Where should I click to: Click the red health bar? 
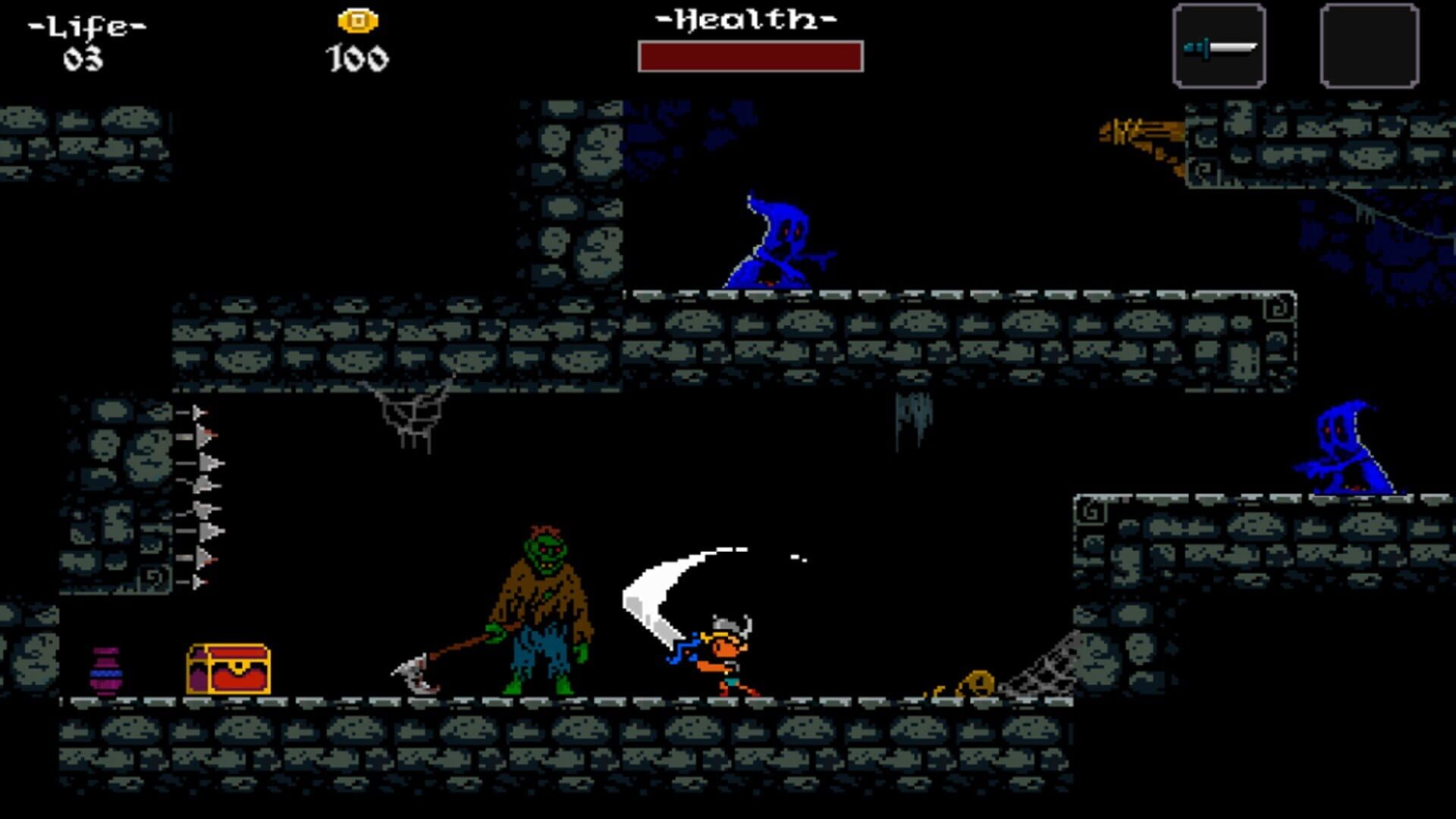pyautogui.click(x=751, y=57)
